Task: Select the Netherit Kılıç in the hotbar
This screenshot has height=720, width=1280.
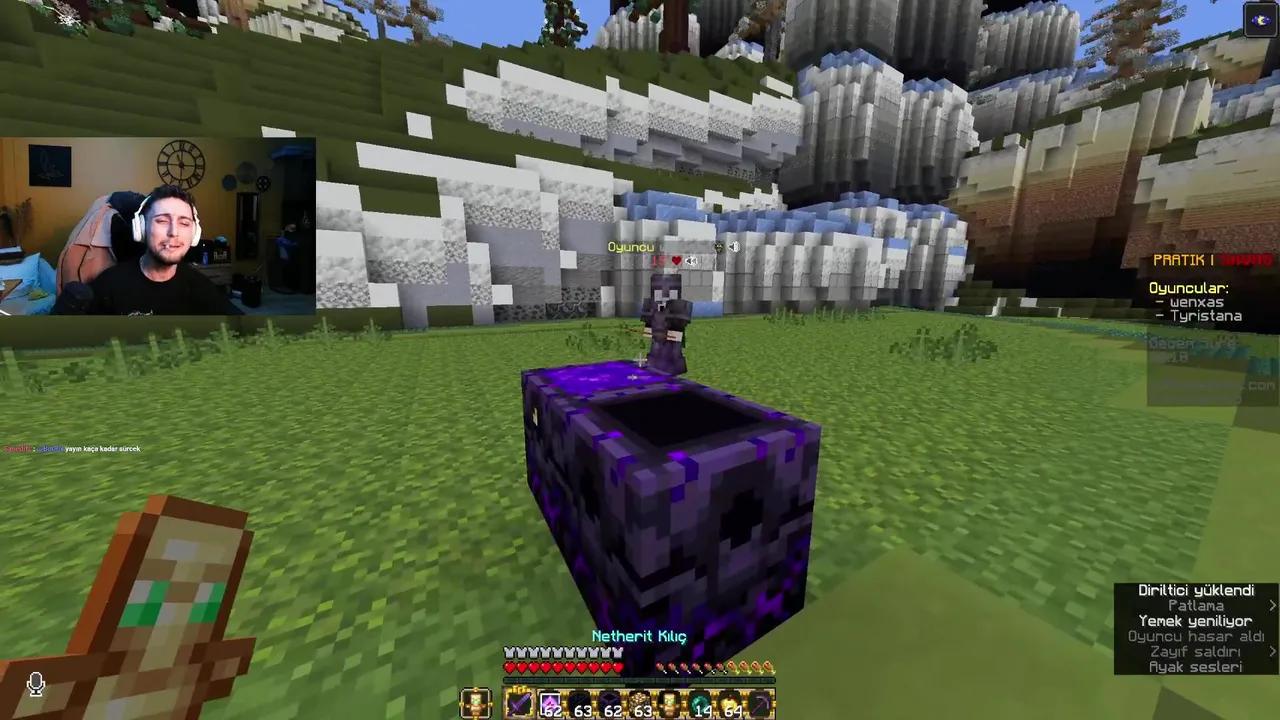Action: point(520,705)
